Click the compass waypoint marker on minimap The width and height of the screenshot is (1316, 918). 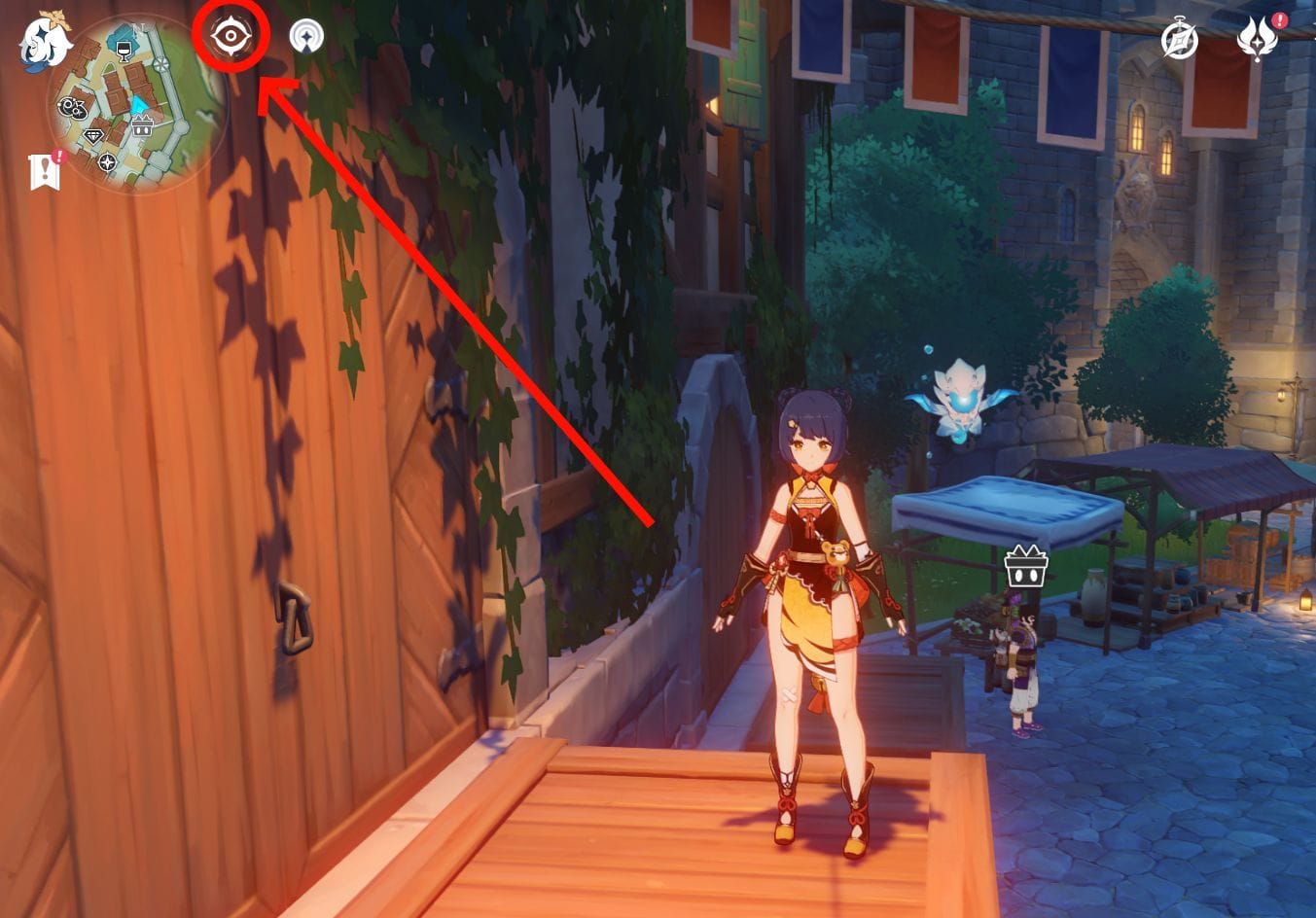click(107, 162)
